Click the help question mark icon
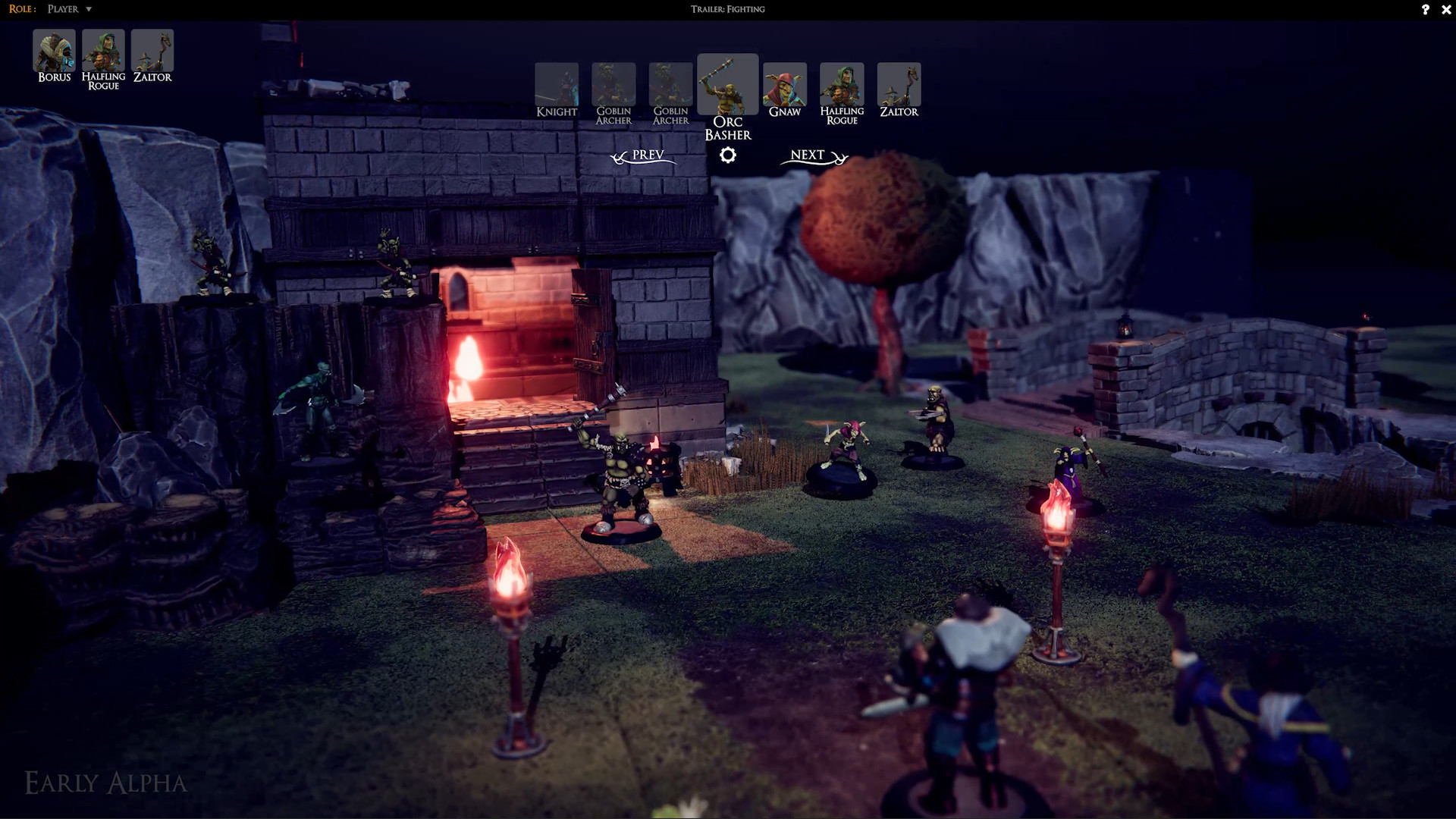1456x819 pixels. click(1425, 10)
